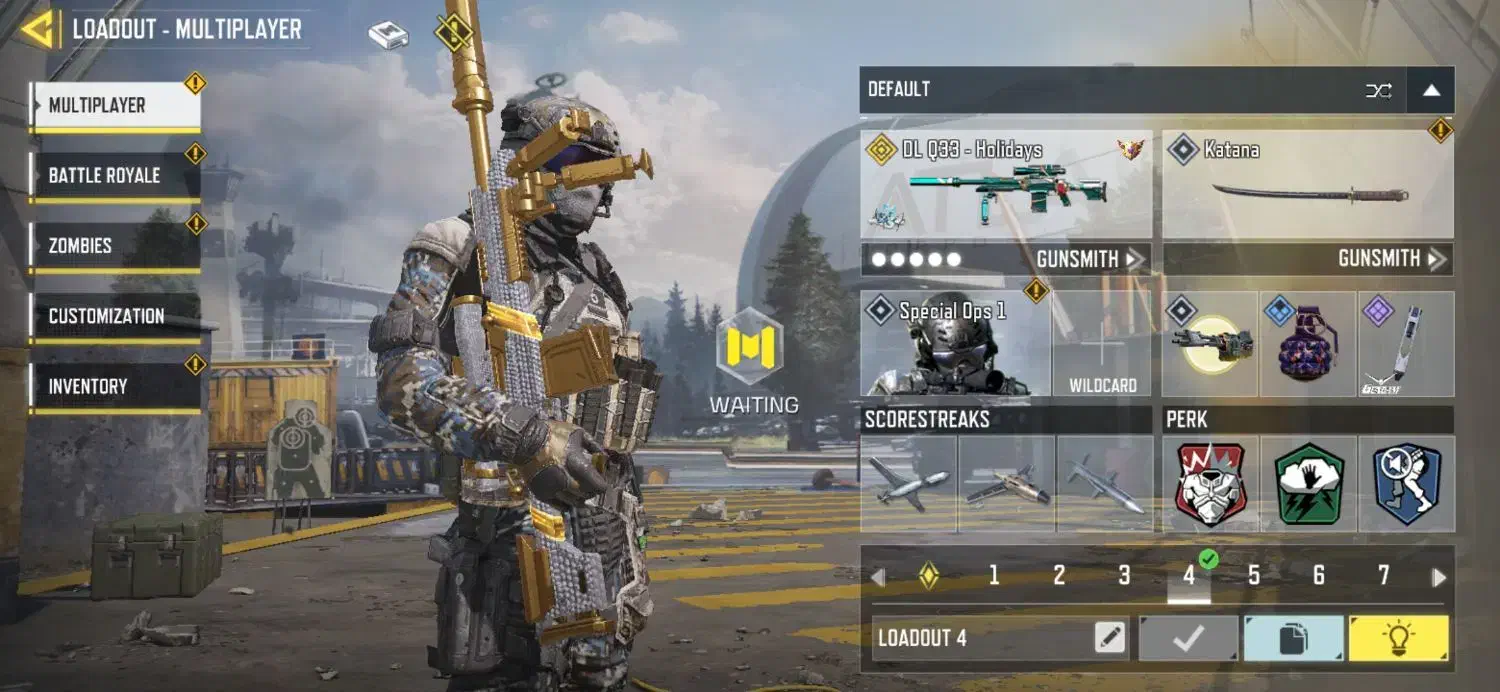Select the Customization tab

[x=114, y=316]
